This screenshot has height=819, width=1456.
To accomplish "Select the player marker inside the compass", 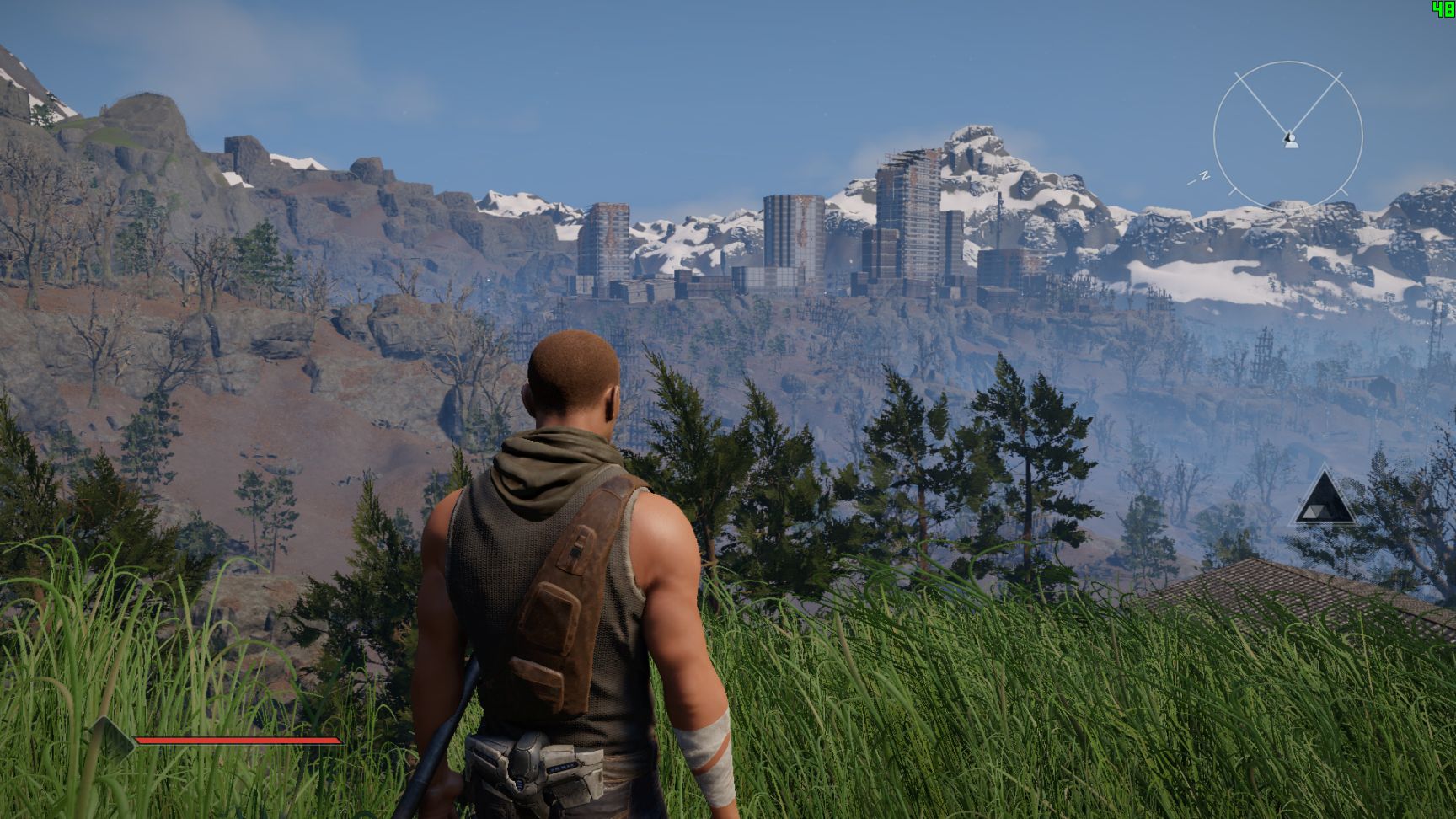I will click(x=1289, y=140).
